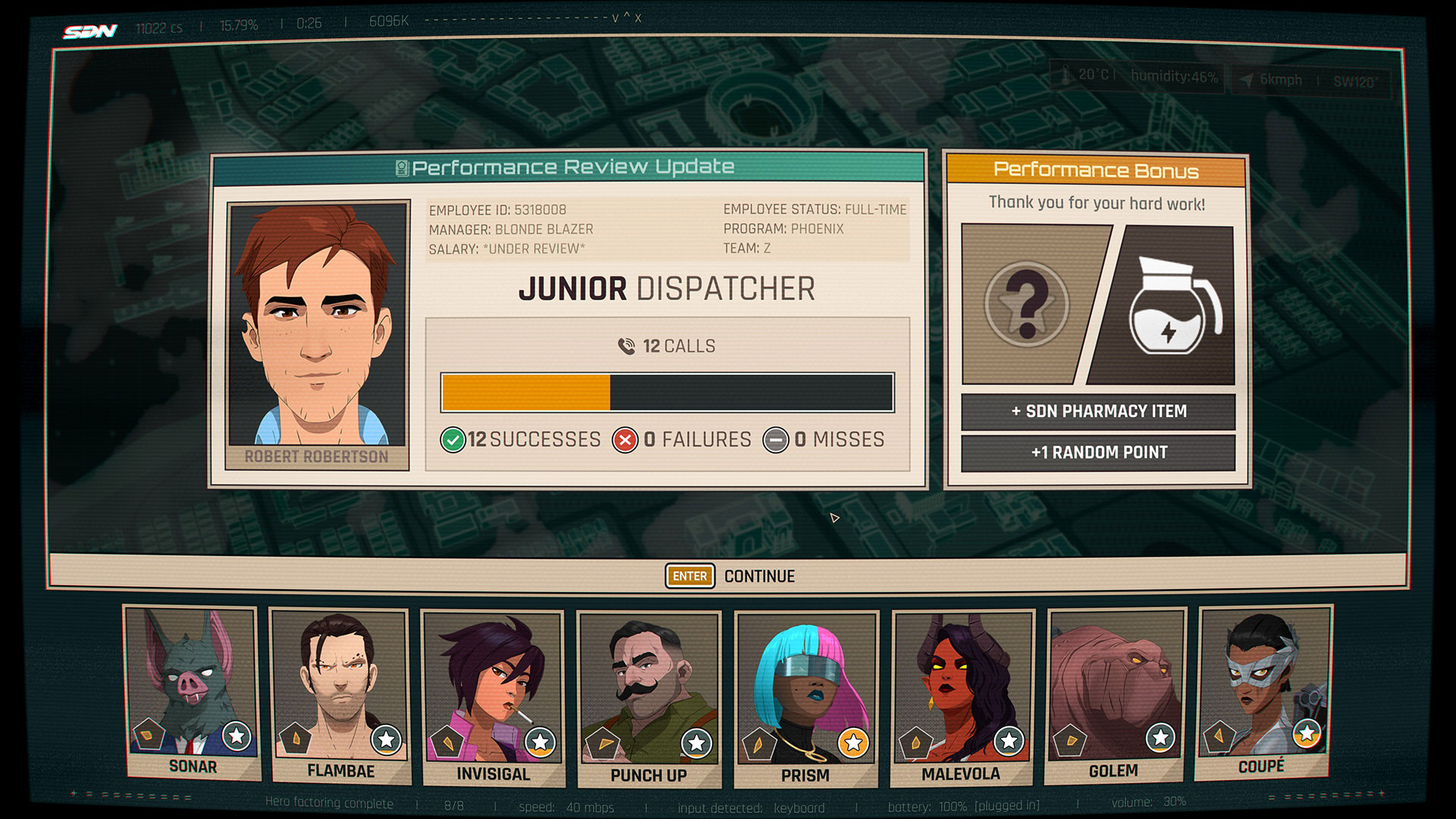This screenshot has height=819, width=1456.
Task: Select the Punch Up hero card
Action: click(x=648, y=698)
